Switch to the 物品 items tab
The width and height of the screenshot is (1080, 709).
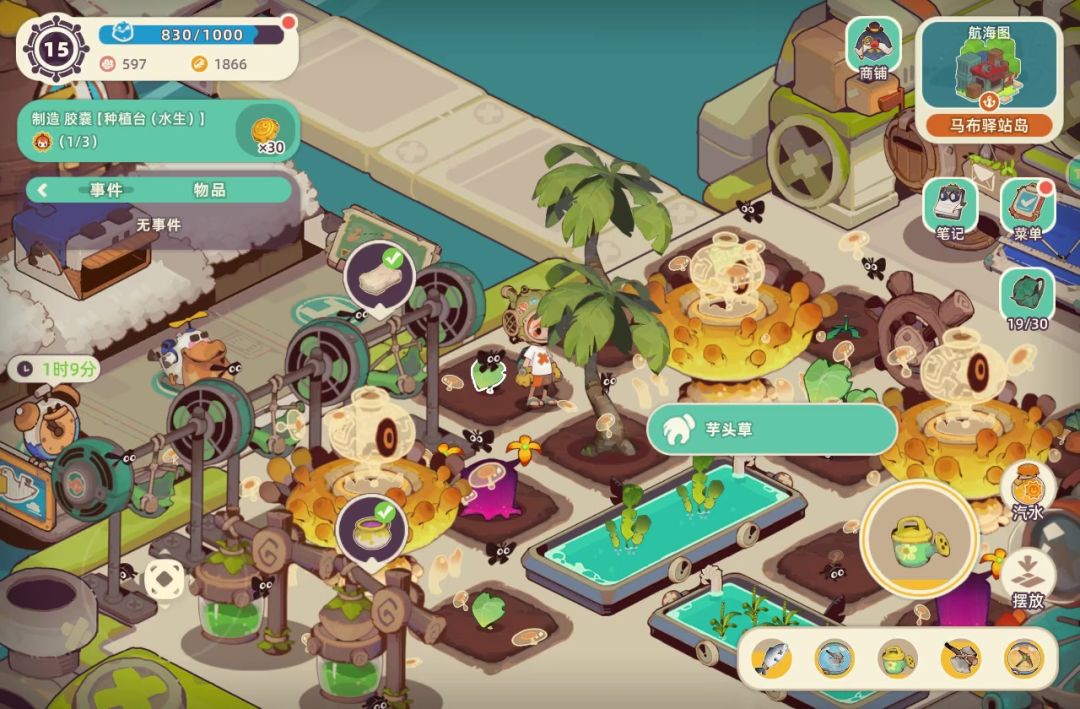209,190
